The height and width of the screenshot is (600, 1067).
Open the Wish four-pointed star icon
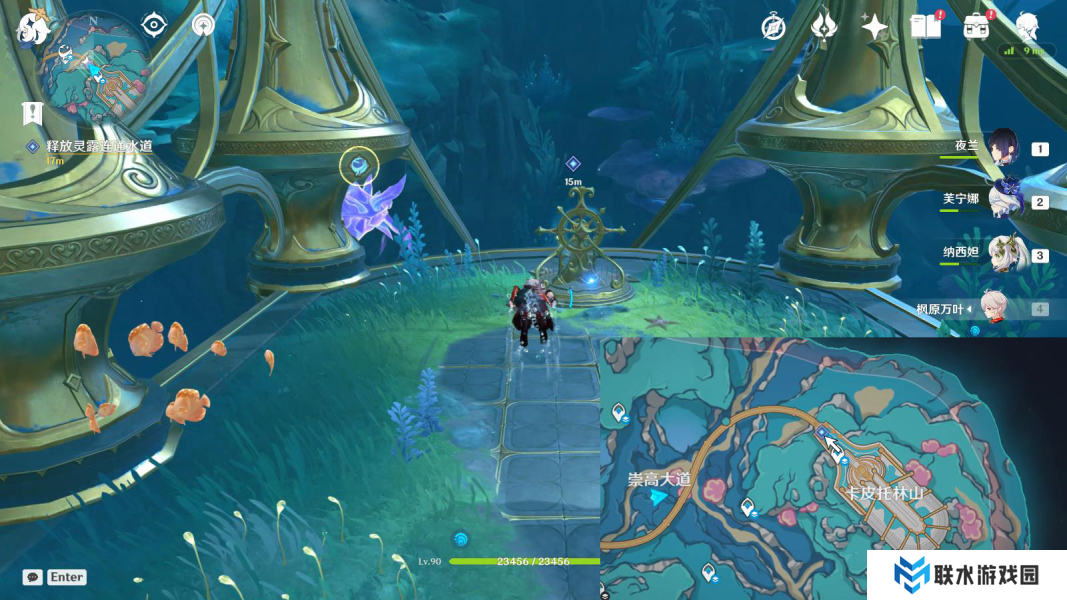point(875,27)
